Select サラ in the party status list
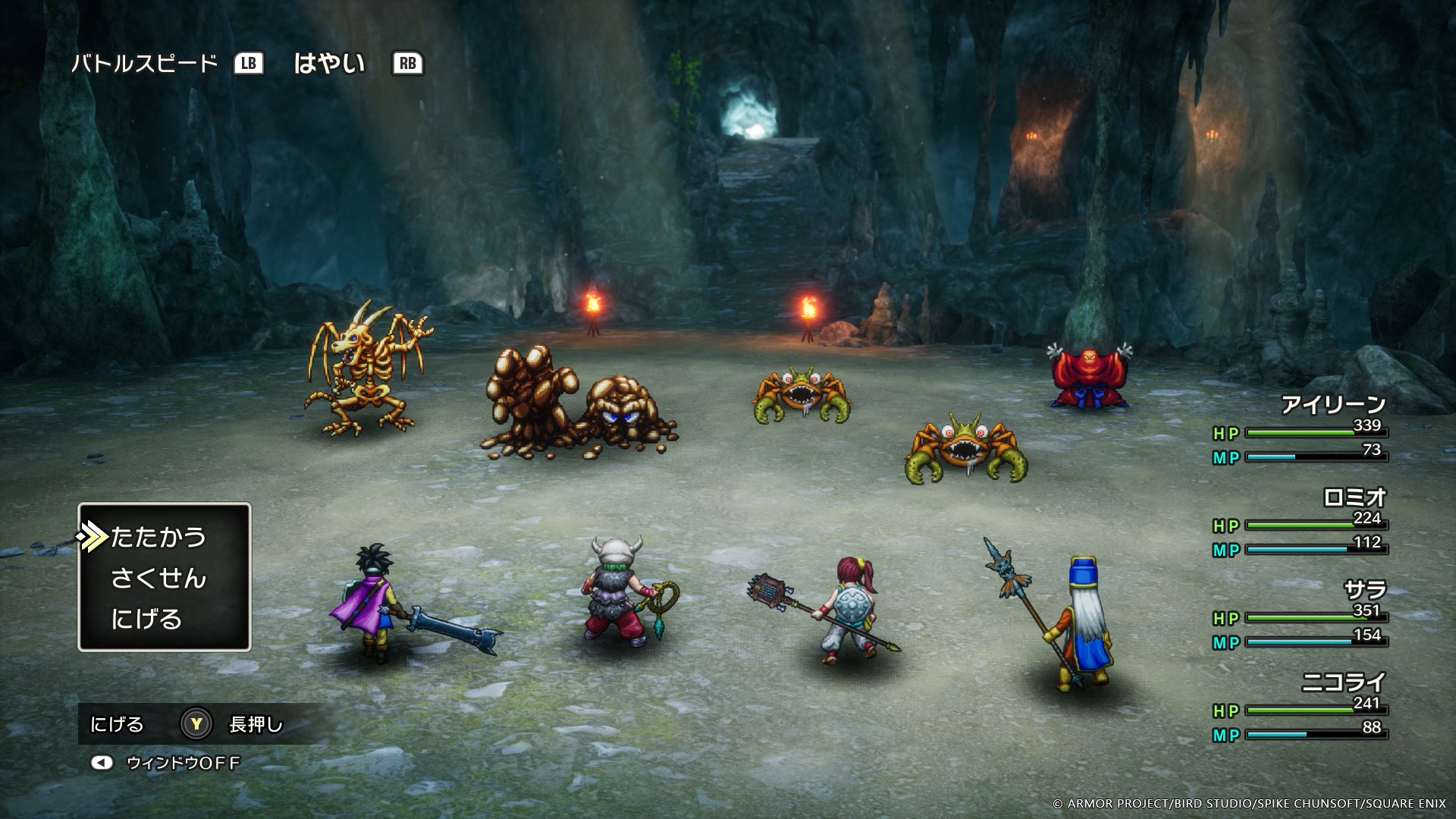 1364,590
